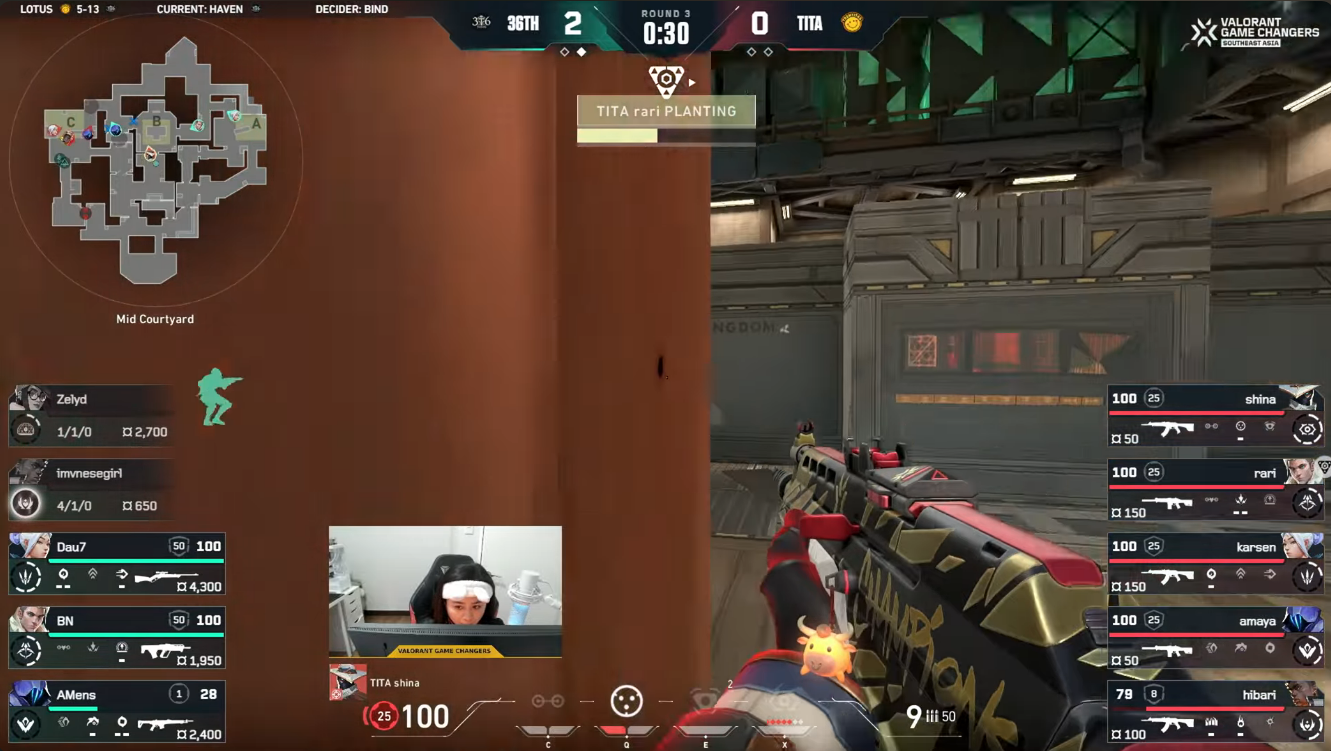This screenshot has width=1331, height=751.
Task: Choose Dau7 in the team list
Action: point(117,563)
